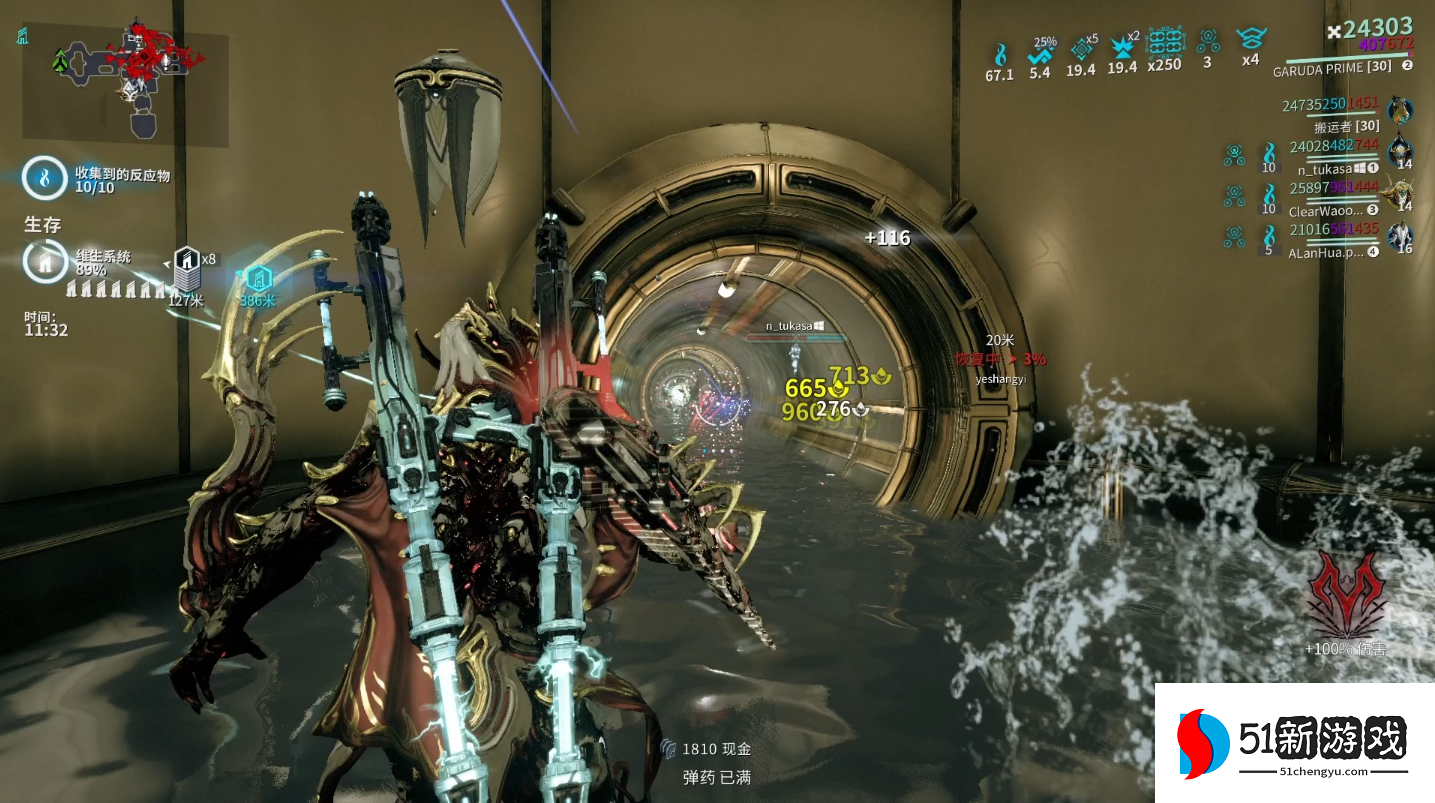Select the 搬运者 companion portrait
This screenshot has width=1435, height=803.
click(1400, 110)
